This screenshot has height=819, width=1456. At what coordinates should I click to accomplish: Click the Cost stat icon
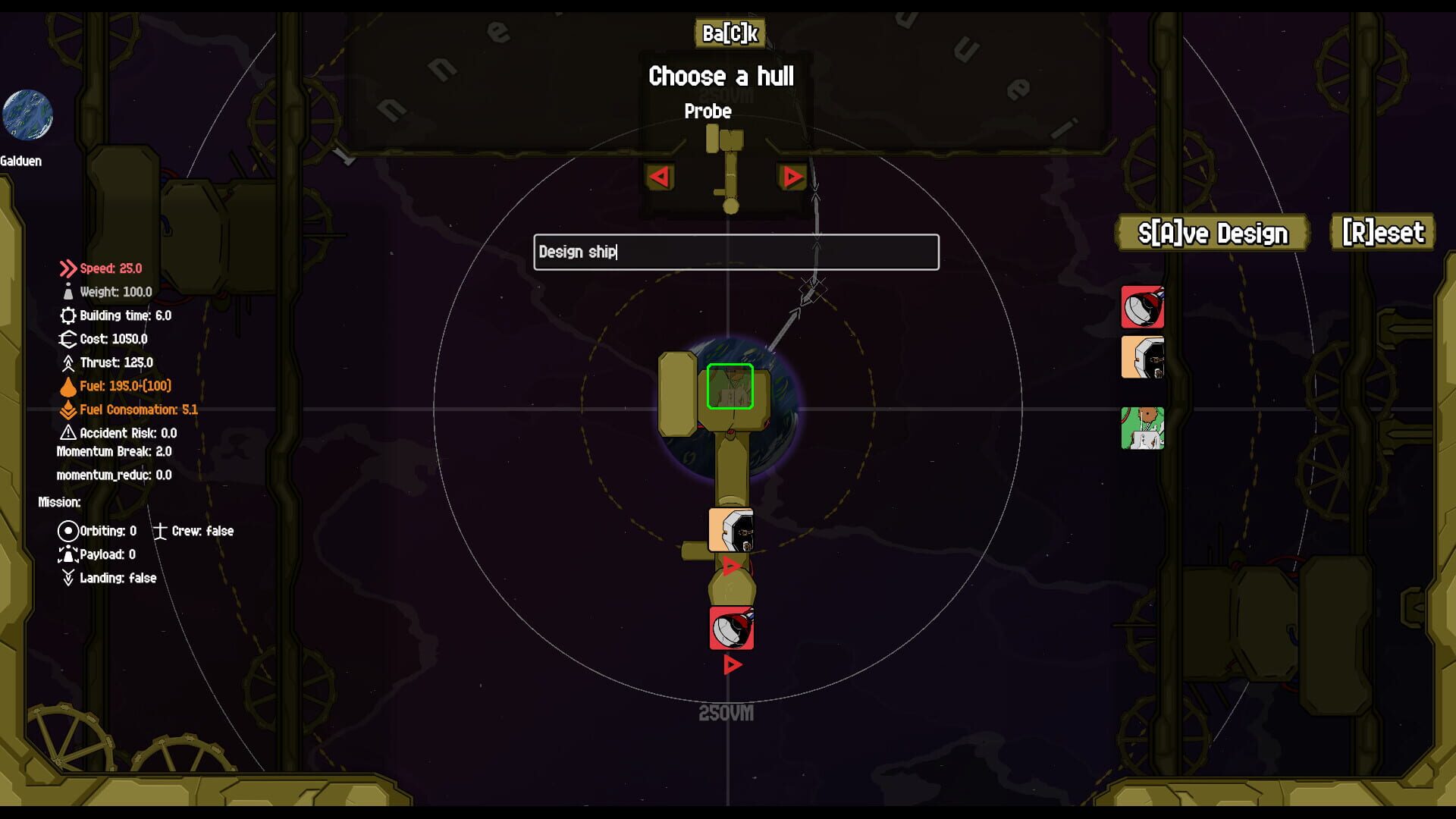point(67,339)
